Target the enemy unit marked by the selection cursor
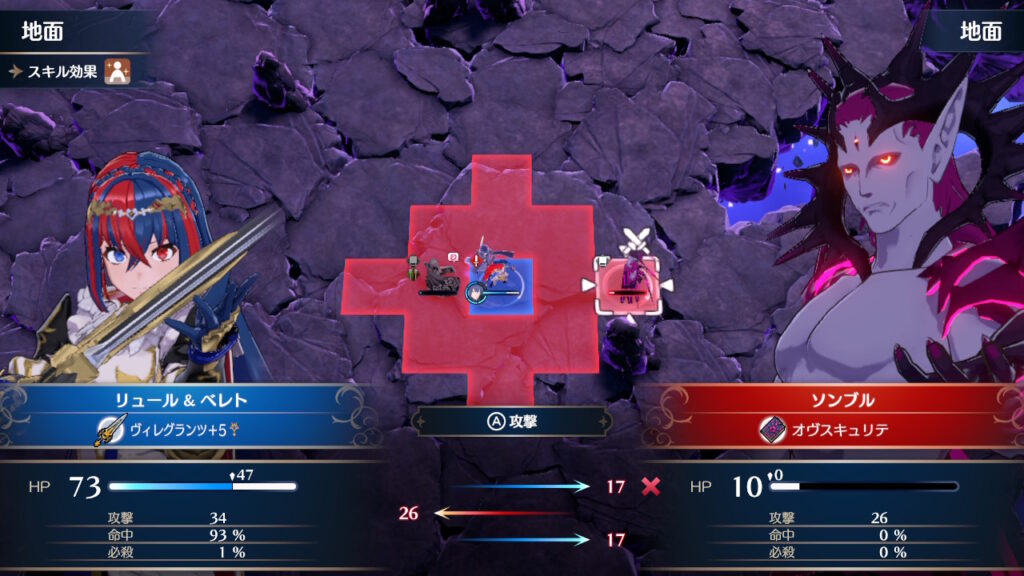The width and height of the screenshot is (1024, 576). (628, 284)
